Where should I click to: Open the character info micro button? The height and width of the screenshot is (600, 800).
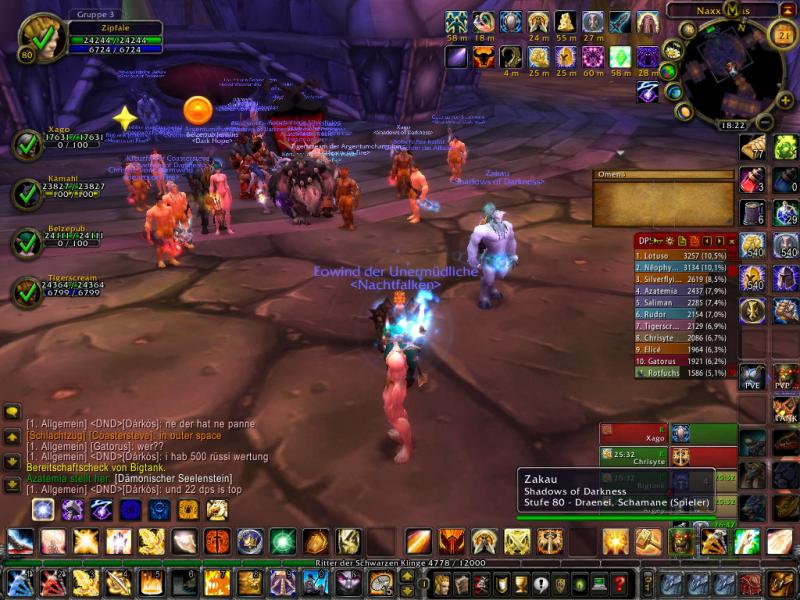[x=441, y=583]
